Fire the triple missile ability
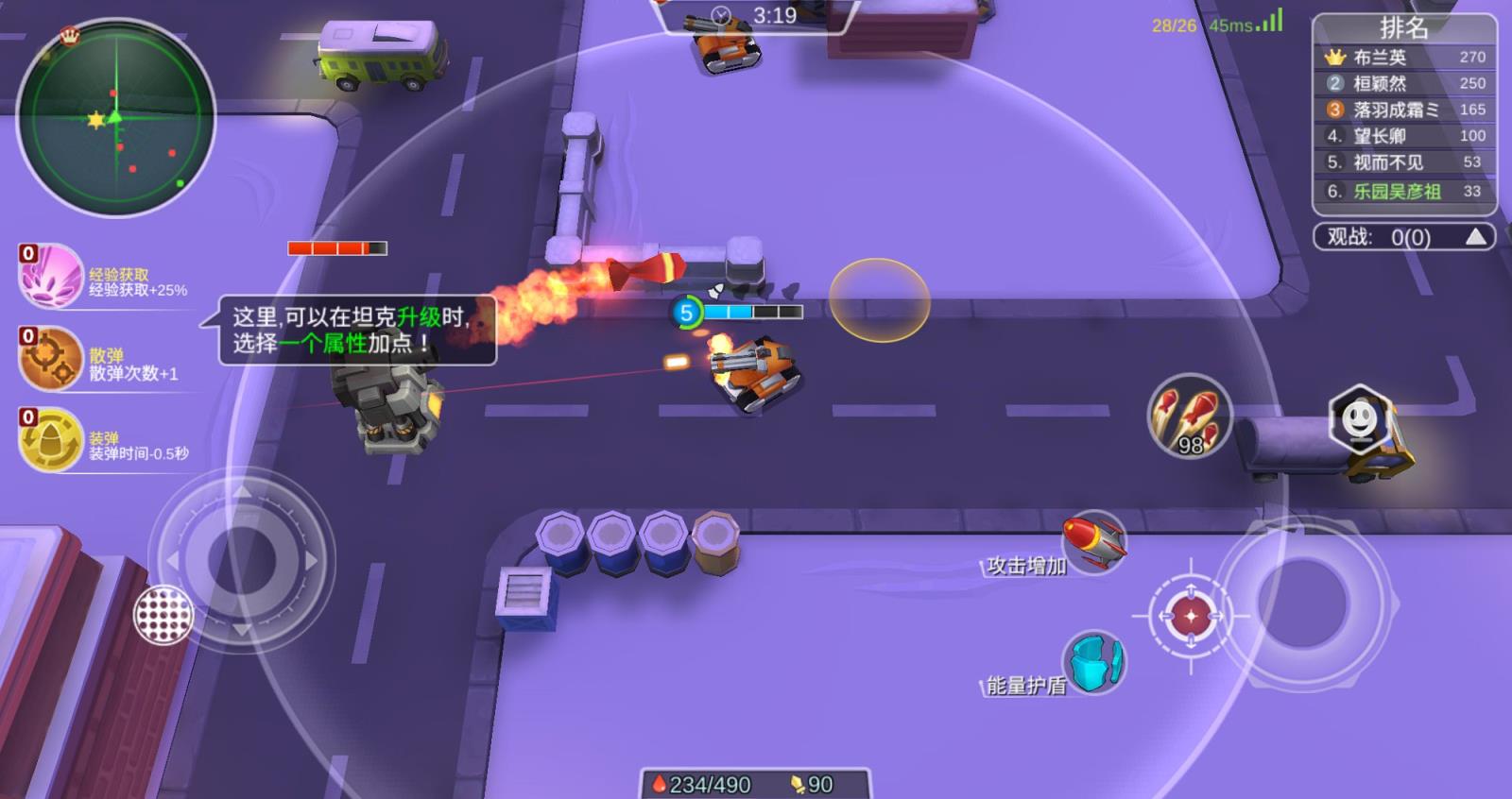 pyautogui.click(x=1189, y=416)
